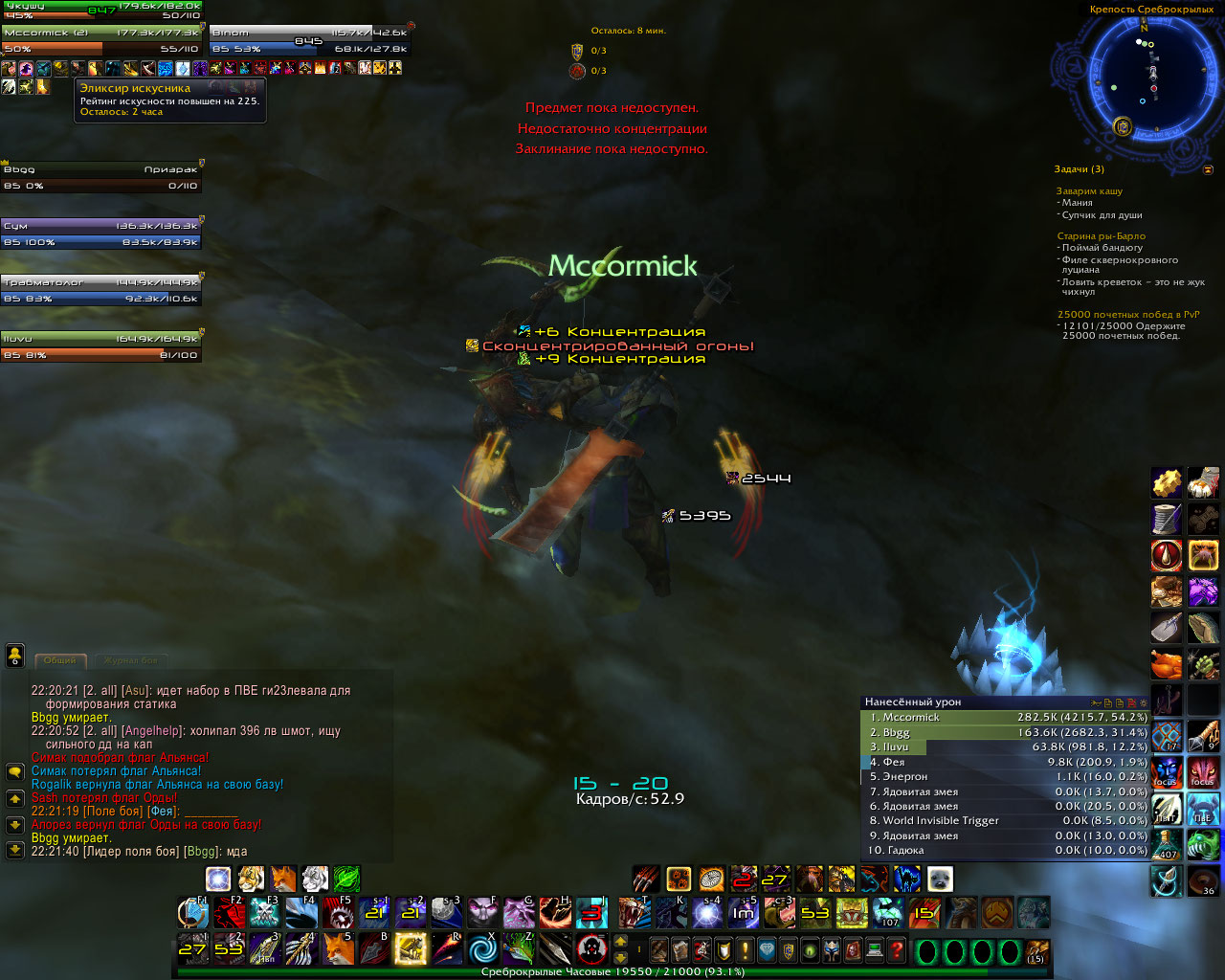Activate the blue swirl ability on X
This screenshot has height=980, width=1225.
click(482, 948)
